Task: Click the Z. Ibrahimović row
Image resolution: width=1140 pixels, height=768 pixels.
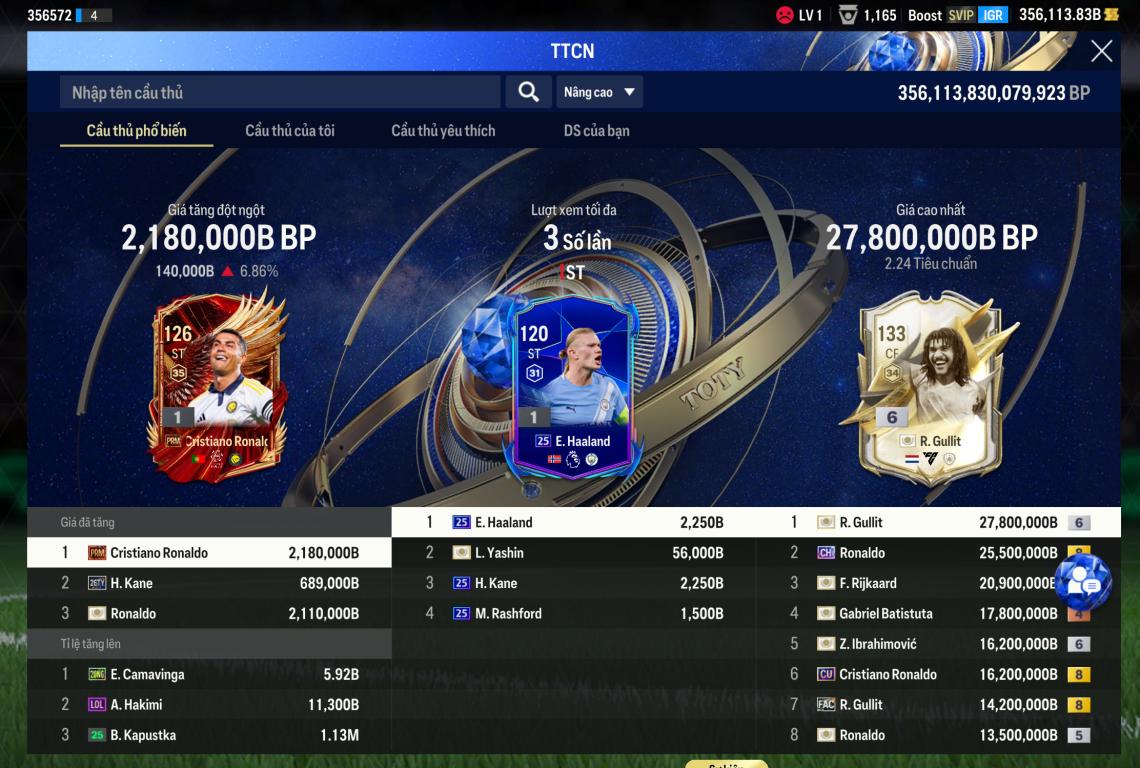Action: coord(938,644)
